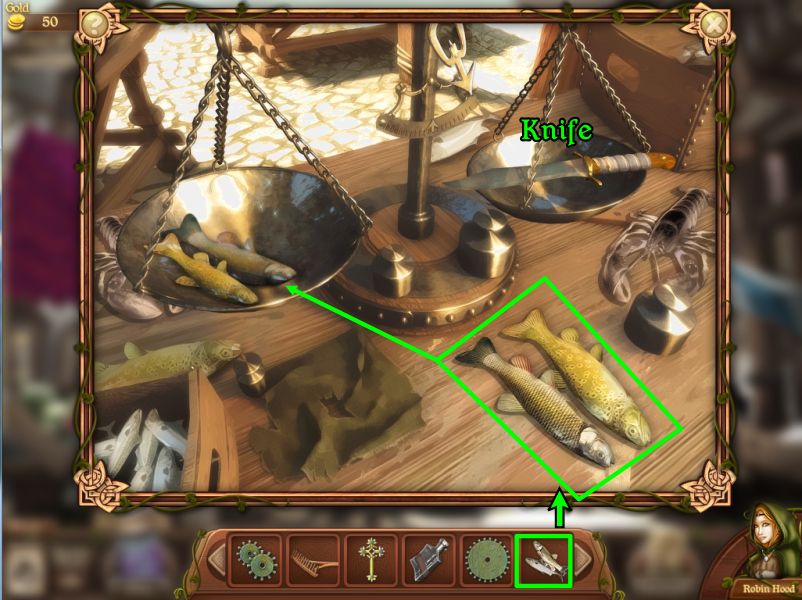Viewport: 802px width, 600px height.
Task: Select the large green gear item
Action: 485,560
